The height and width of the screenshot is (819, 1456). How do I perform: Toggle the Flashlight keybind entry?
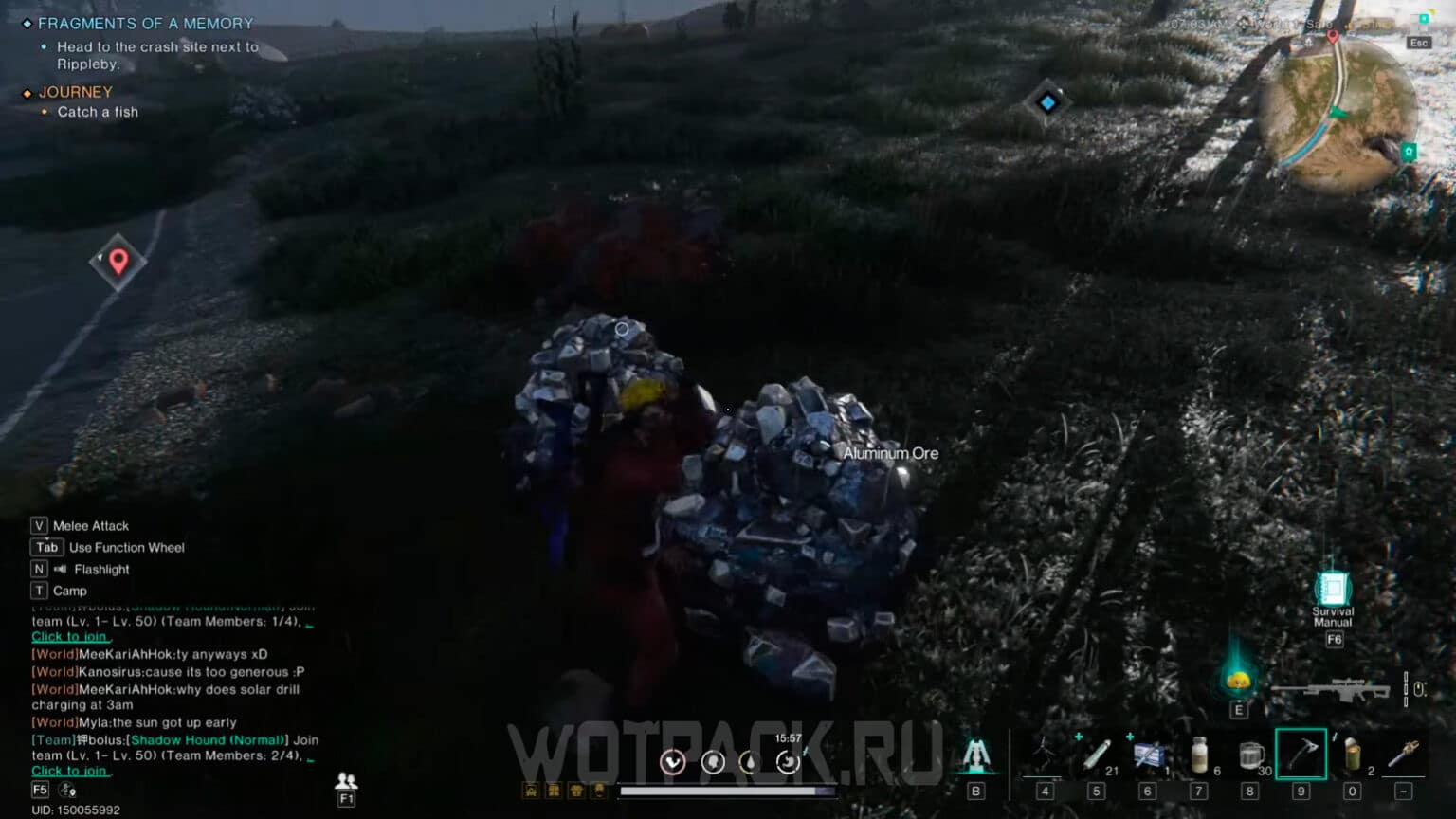pos(100,569)
